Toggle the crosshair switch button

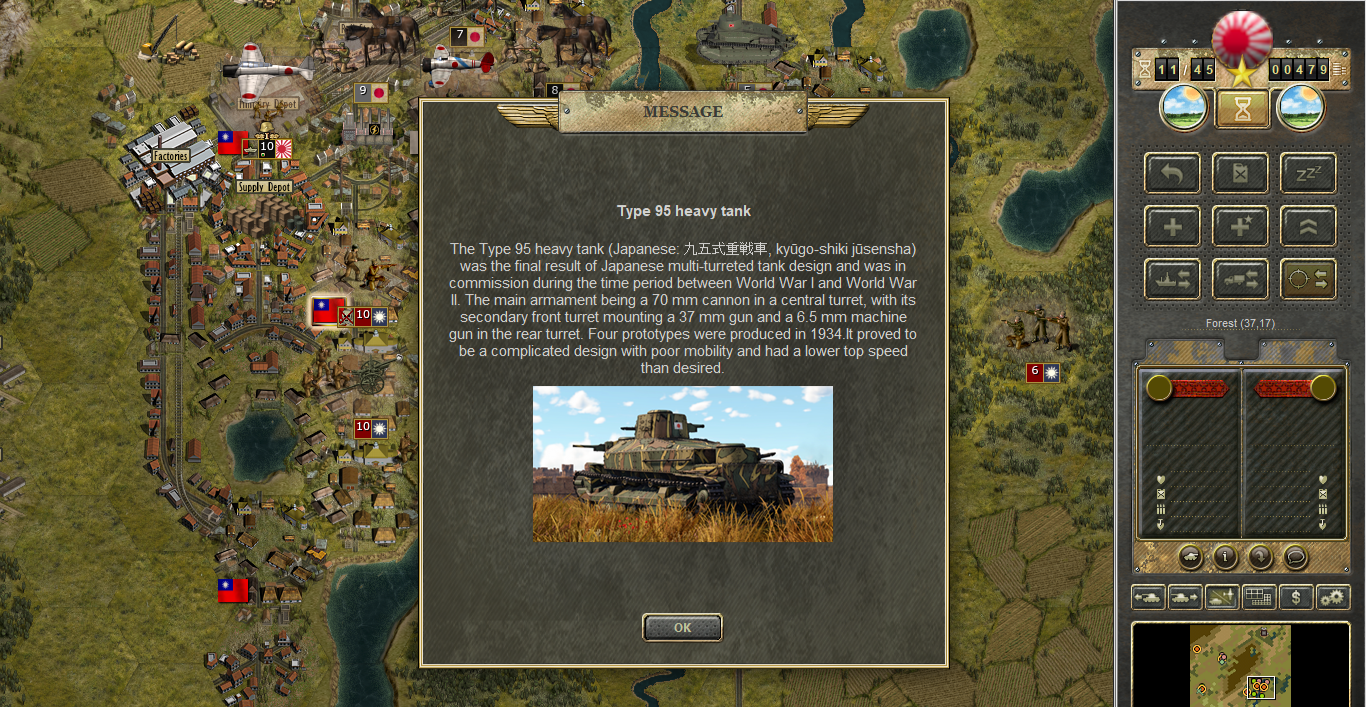tap(1308, 280)
